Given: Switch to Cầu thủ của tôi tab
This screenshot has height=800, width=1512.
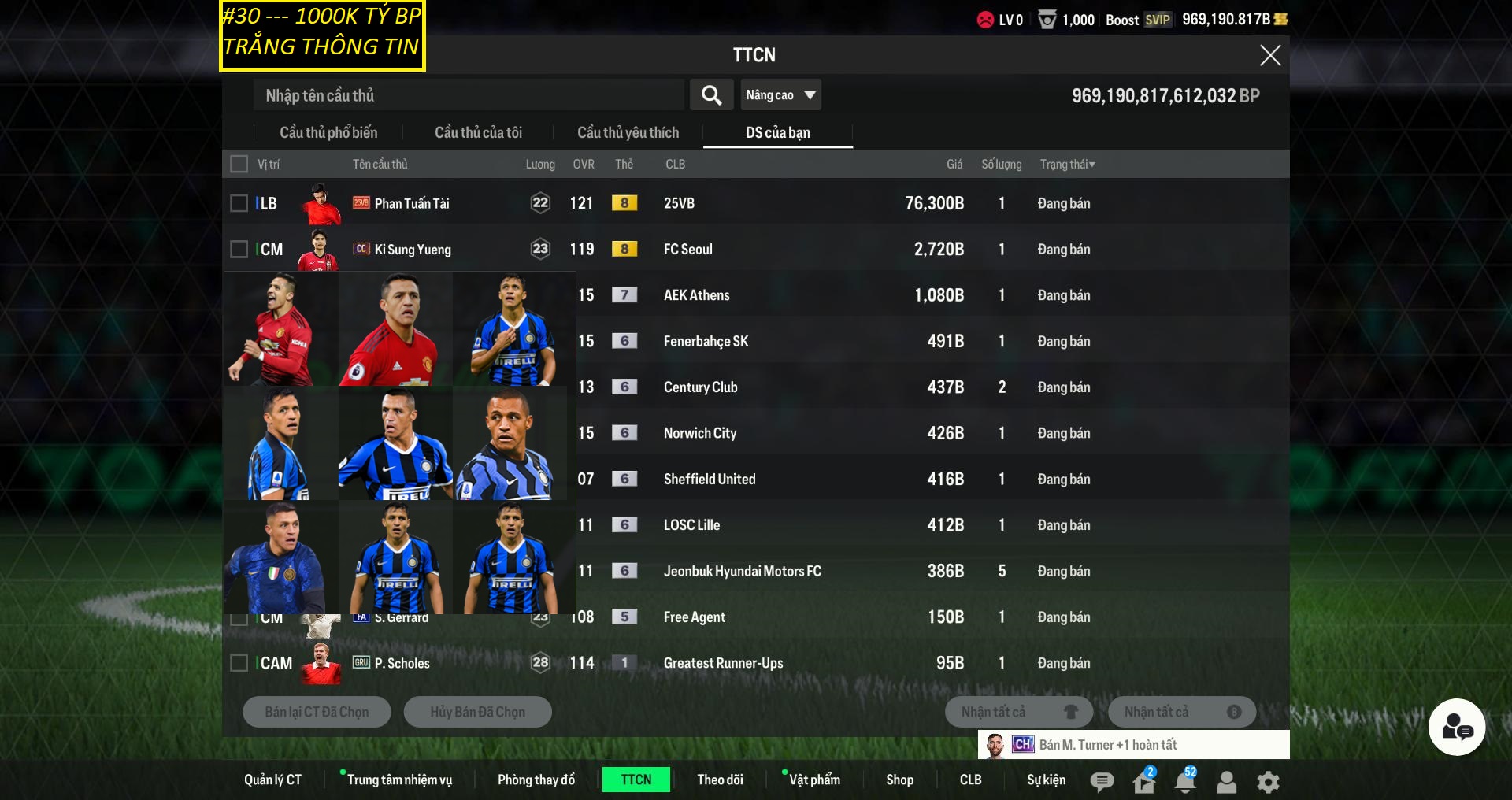Looking at the screenshot, I should [x=478, y=133].
